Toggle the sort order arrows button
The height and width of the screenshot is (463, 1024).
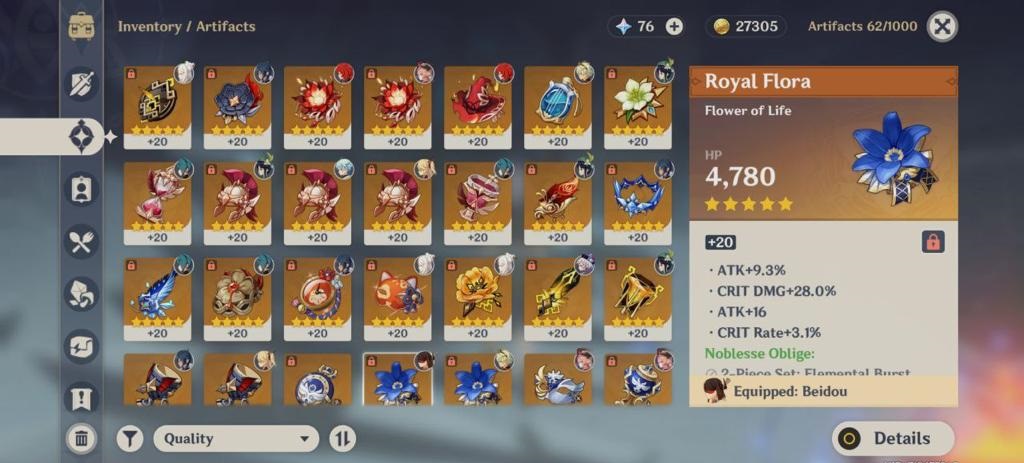342,438
